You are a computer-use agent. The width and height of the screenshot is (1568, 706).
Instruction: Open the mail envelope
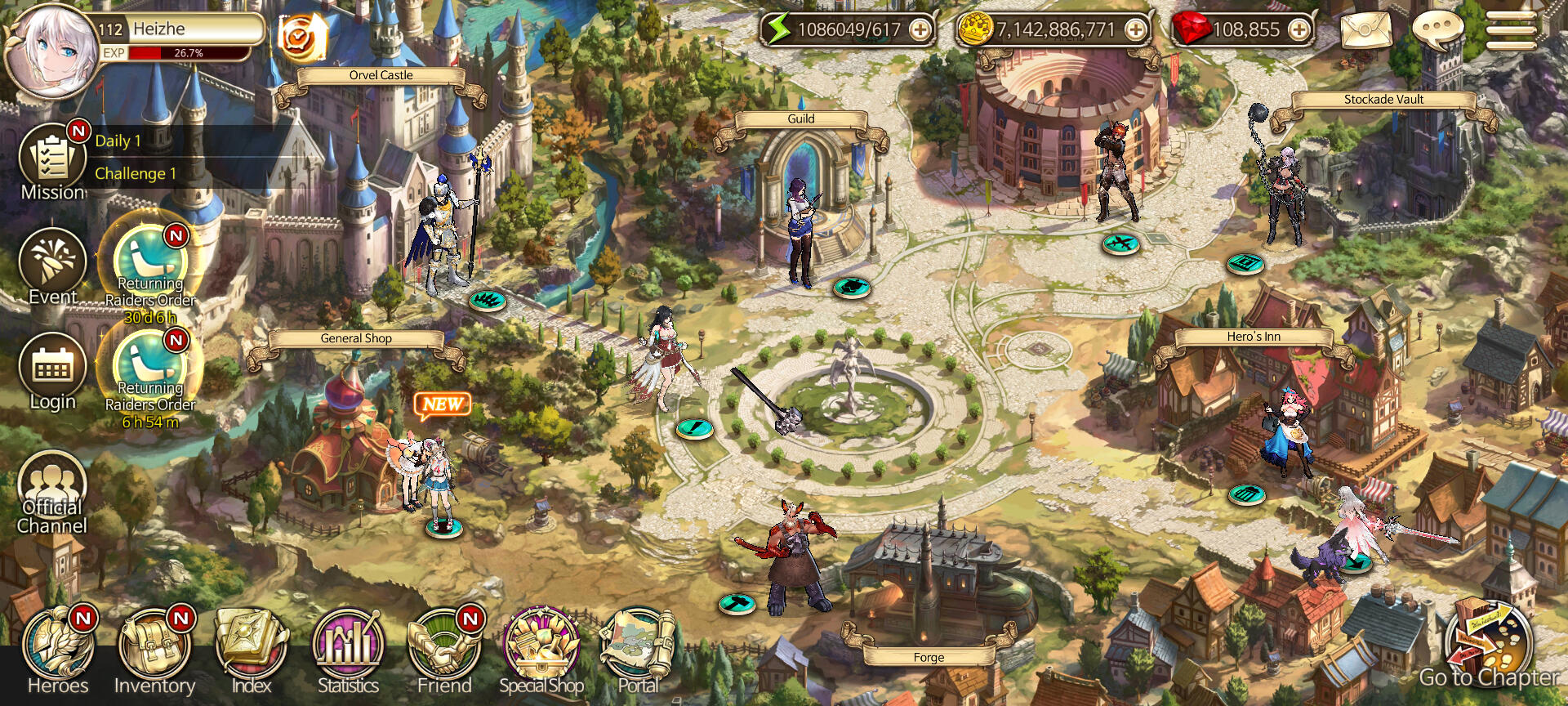(x=1365, y=30)
